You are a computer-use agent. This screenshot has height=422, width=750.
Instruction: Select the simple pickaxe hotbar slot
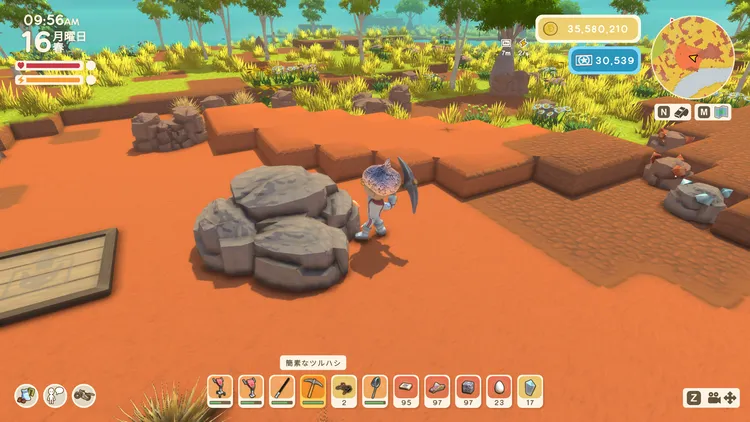coord(313,387)
